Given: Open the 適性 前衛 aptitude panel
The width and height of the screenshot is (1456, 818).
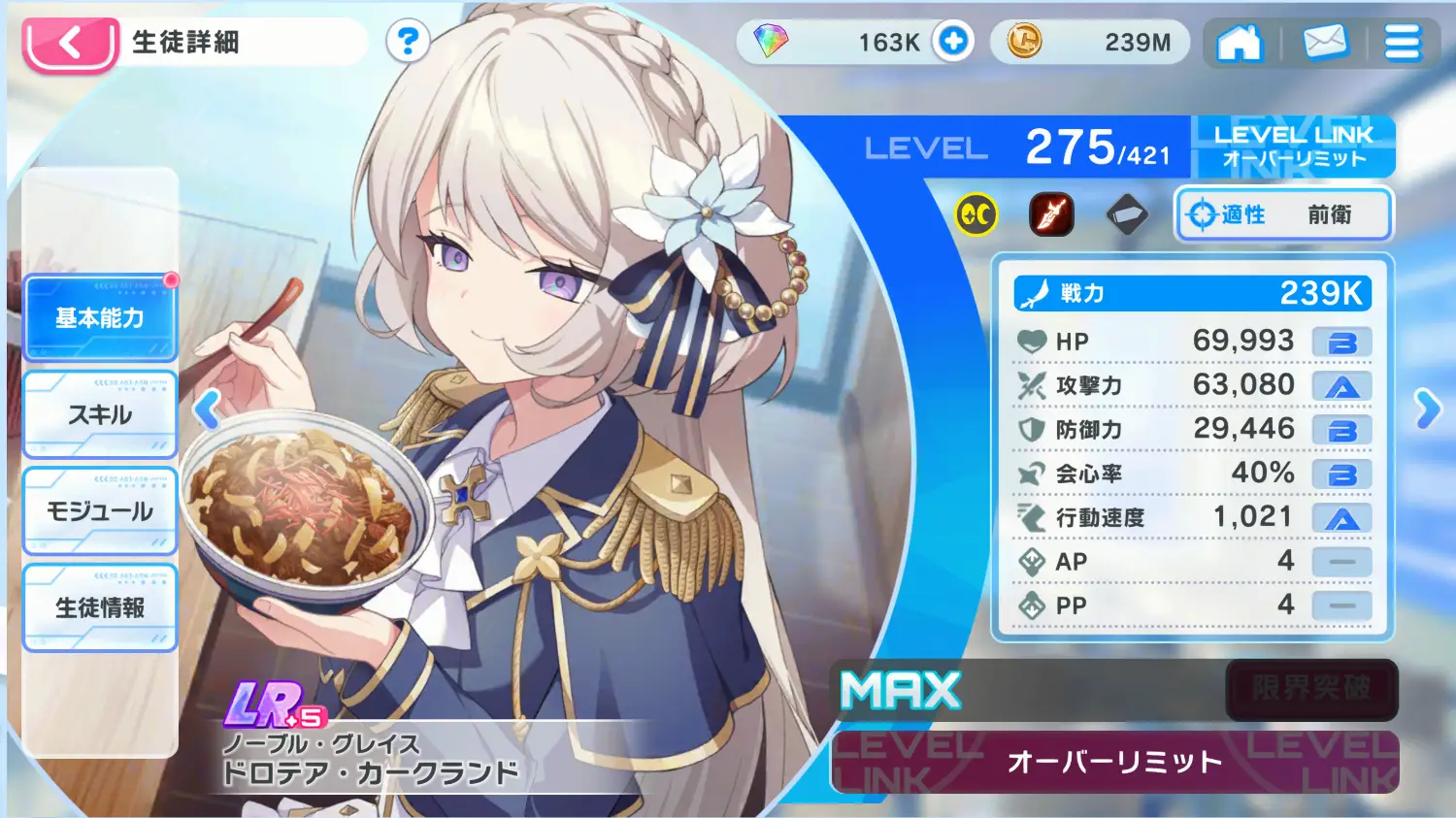Looking at the screenshot, I should click(x=1284, y=214).
